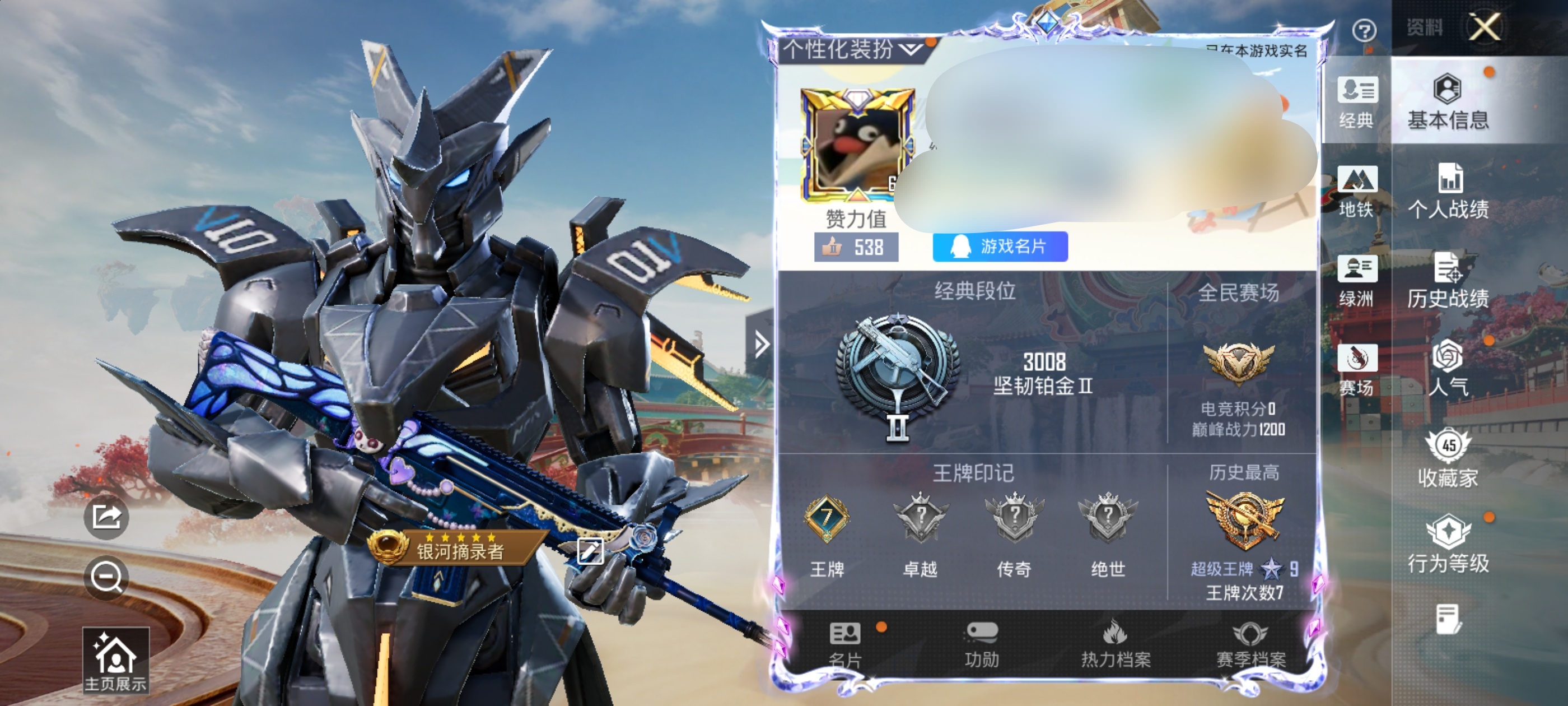
Task: Click the 主页展示 homepage display button
Action: (115, 660)
